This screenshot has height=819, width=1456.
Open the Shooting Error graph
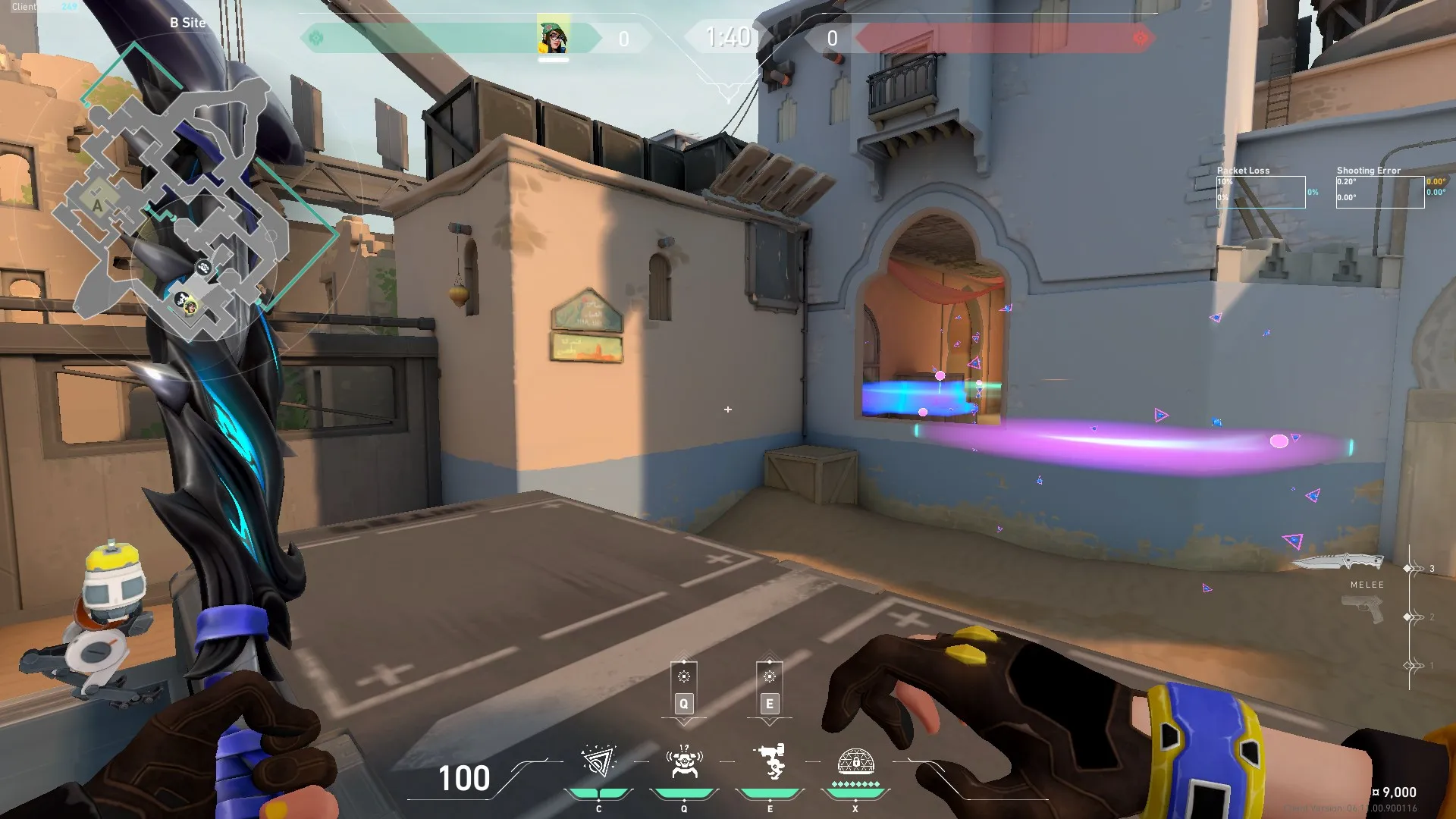click(1379, 192)
